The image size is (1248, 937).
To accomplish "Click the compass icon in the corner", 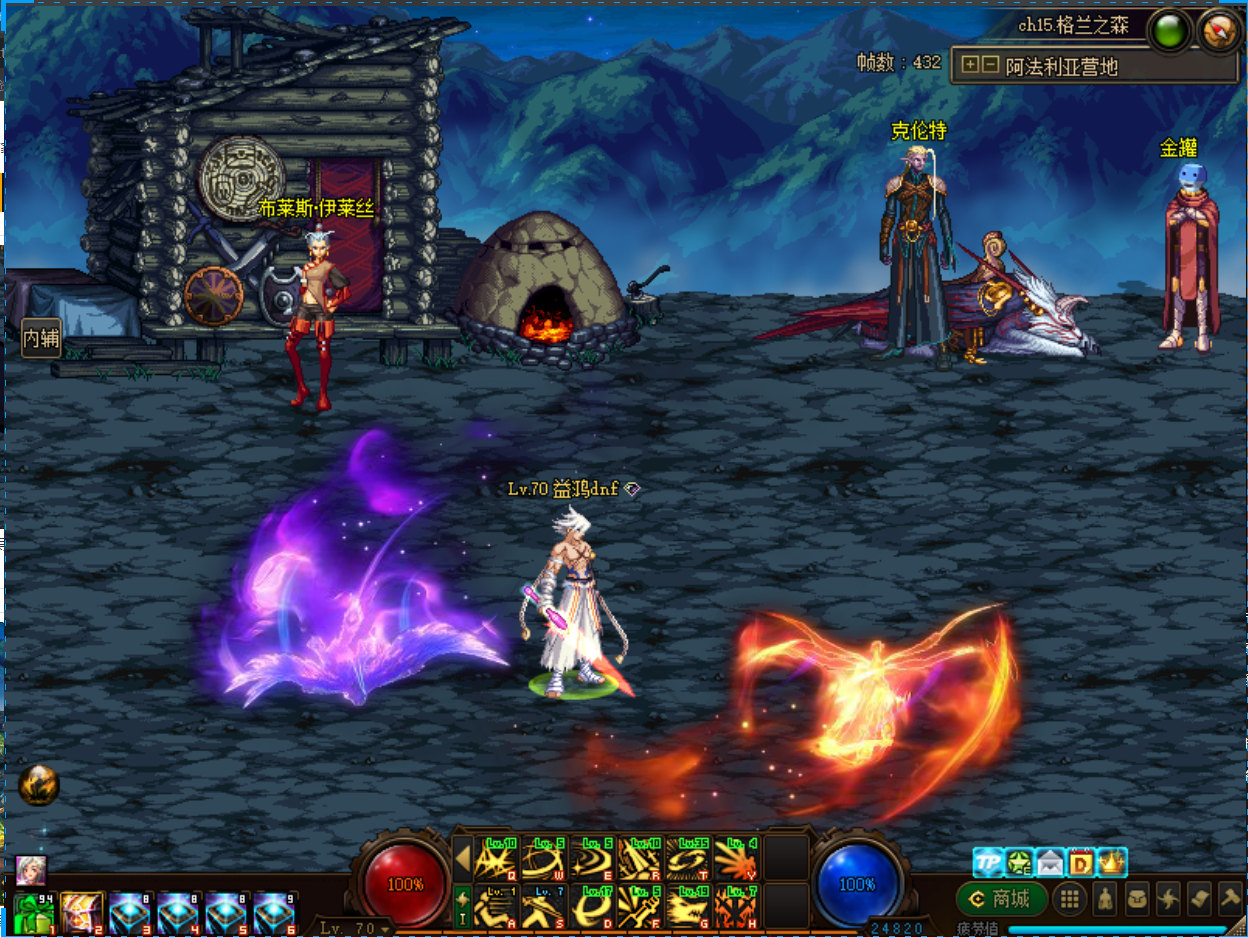I will coord(1219,31).
